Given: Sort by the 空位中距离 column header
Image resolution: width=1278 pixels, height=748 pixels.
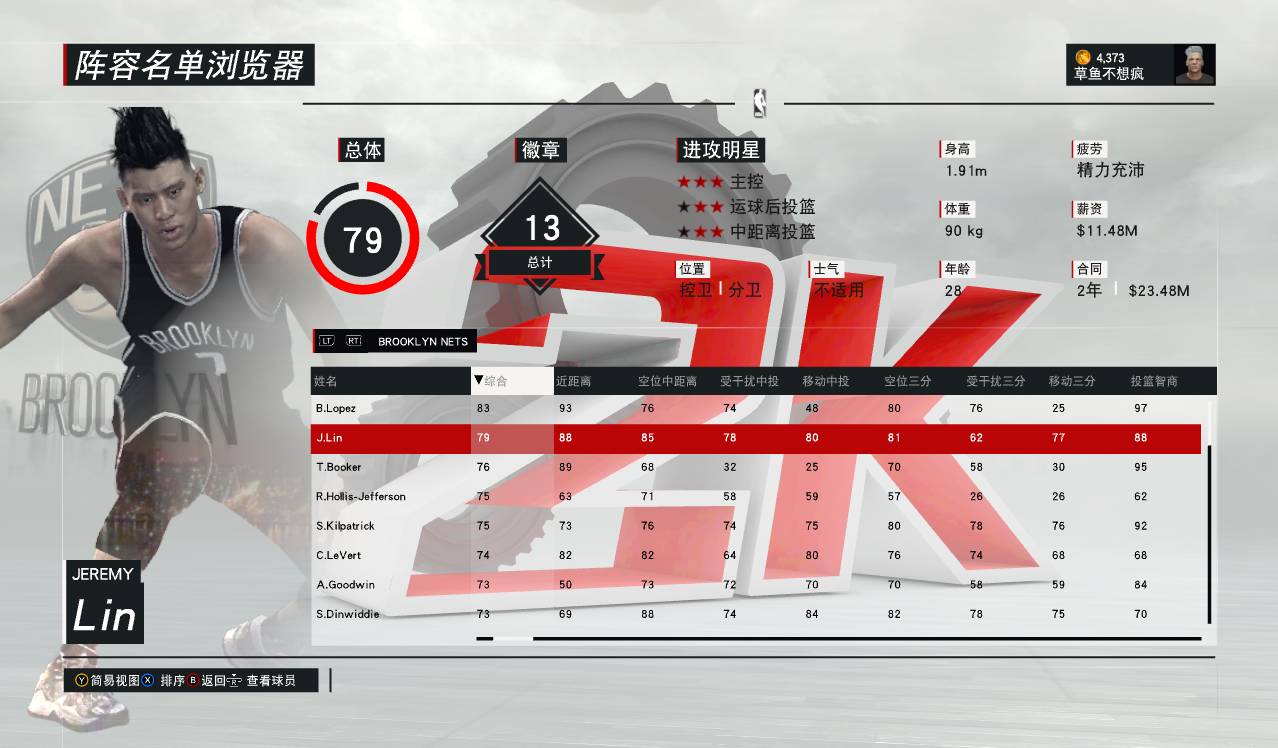Looking at the screenshot, I should pyautogui.click(x=667, y=381).
